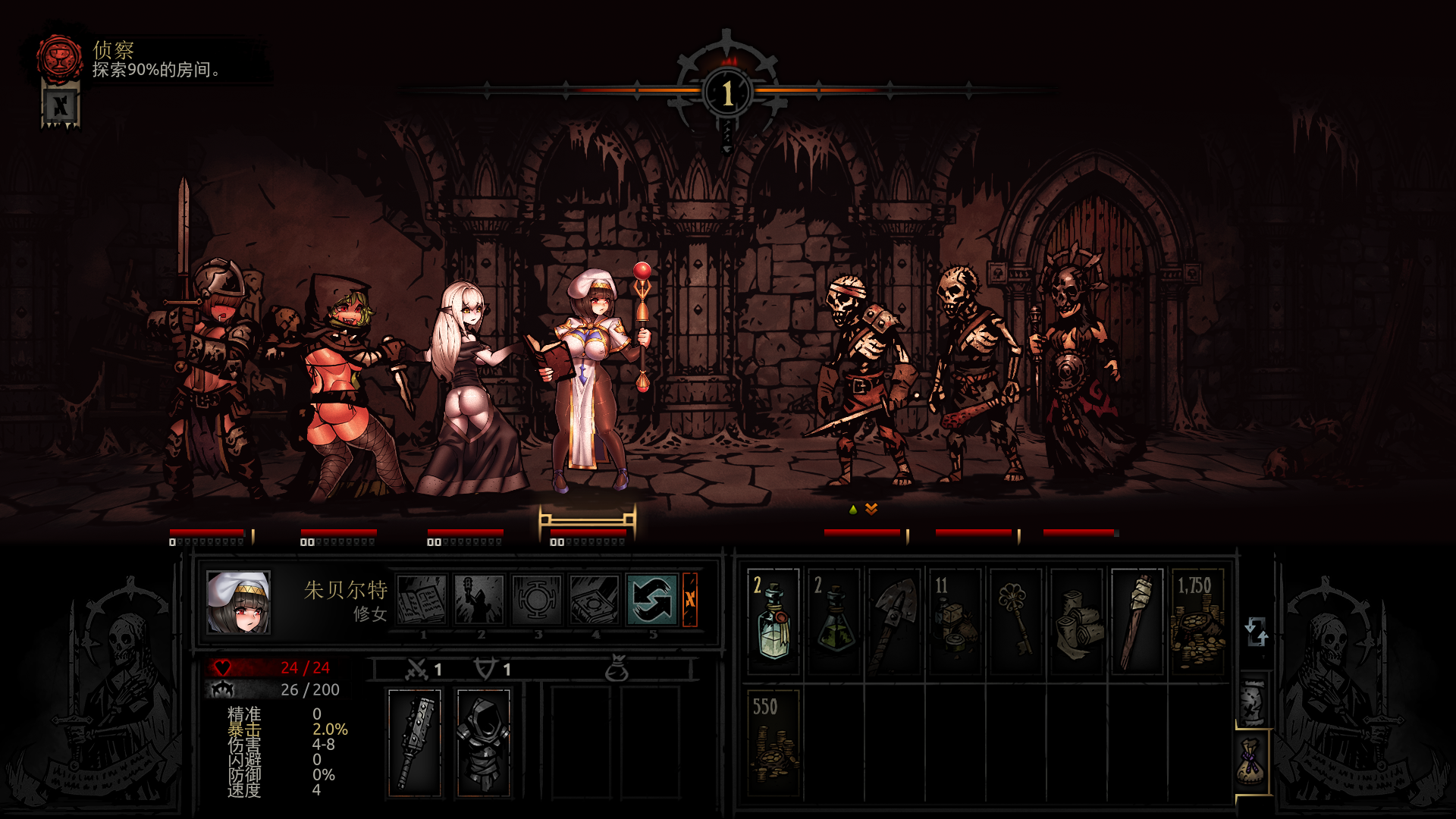Sort inventory with the swap arrows button

coord(1256,631)
